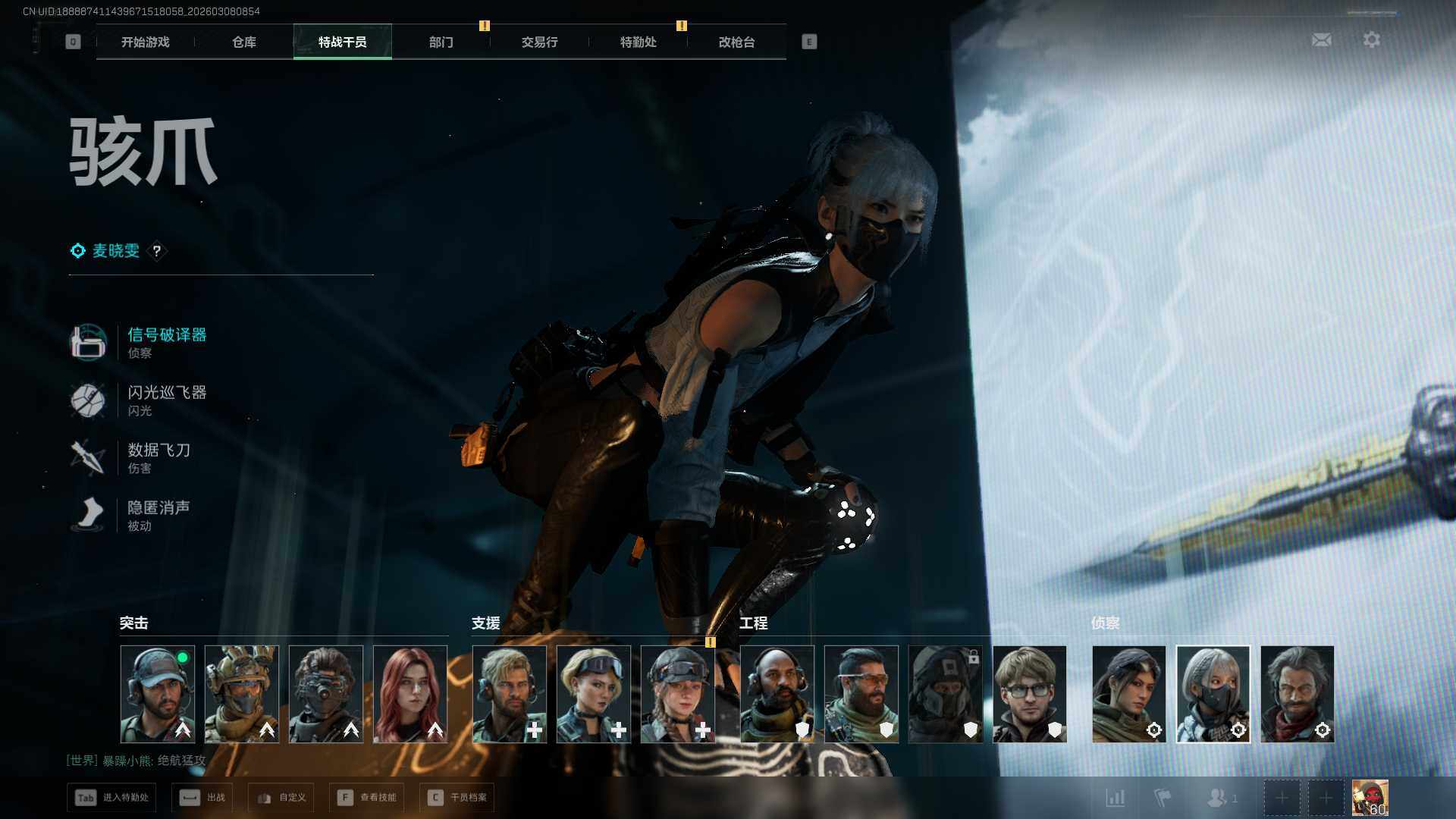Choose the 数据飞刀 skill
This screenshot has width=1456, height=819.
click(159, 450)
